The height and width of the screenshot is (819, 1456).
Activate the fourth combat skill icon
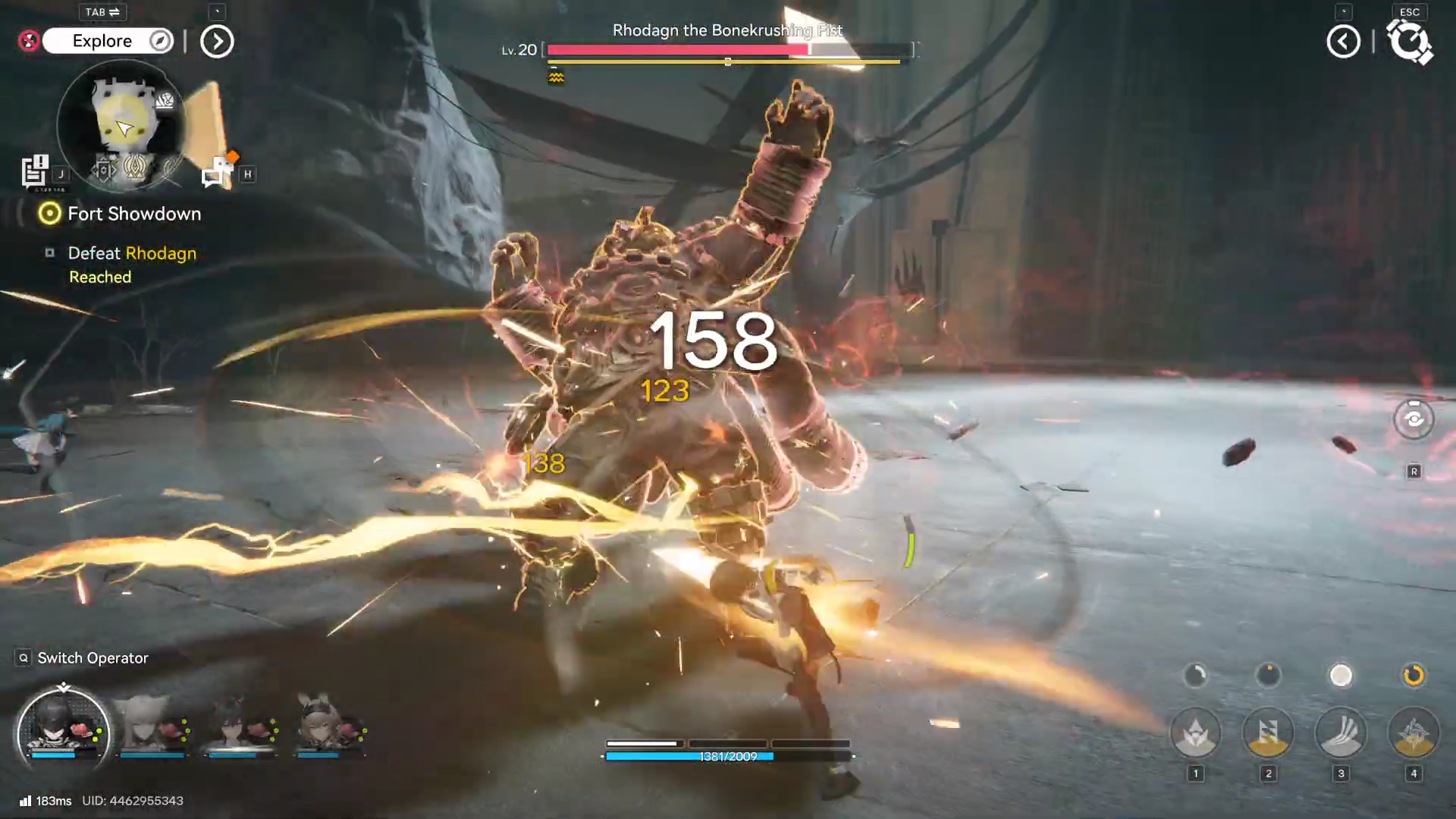coord(1414,733)
